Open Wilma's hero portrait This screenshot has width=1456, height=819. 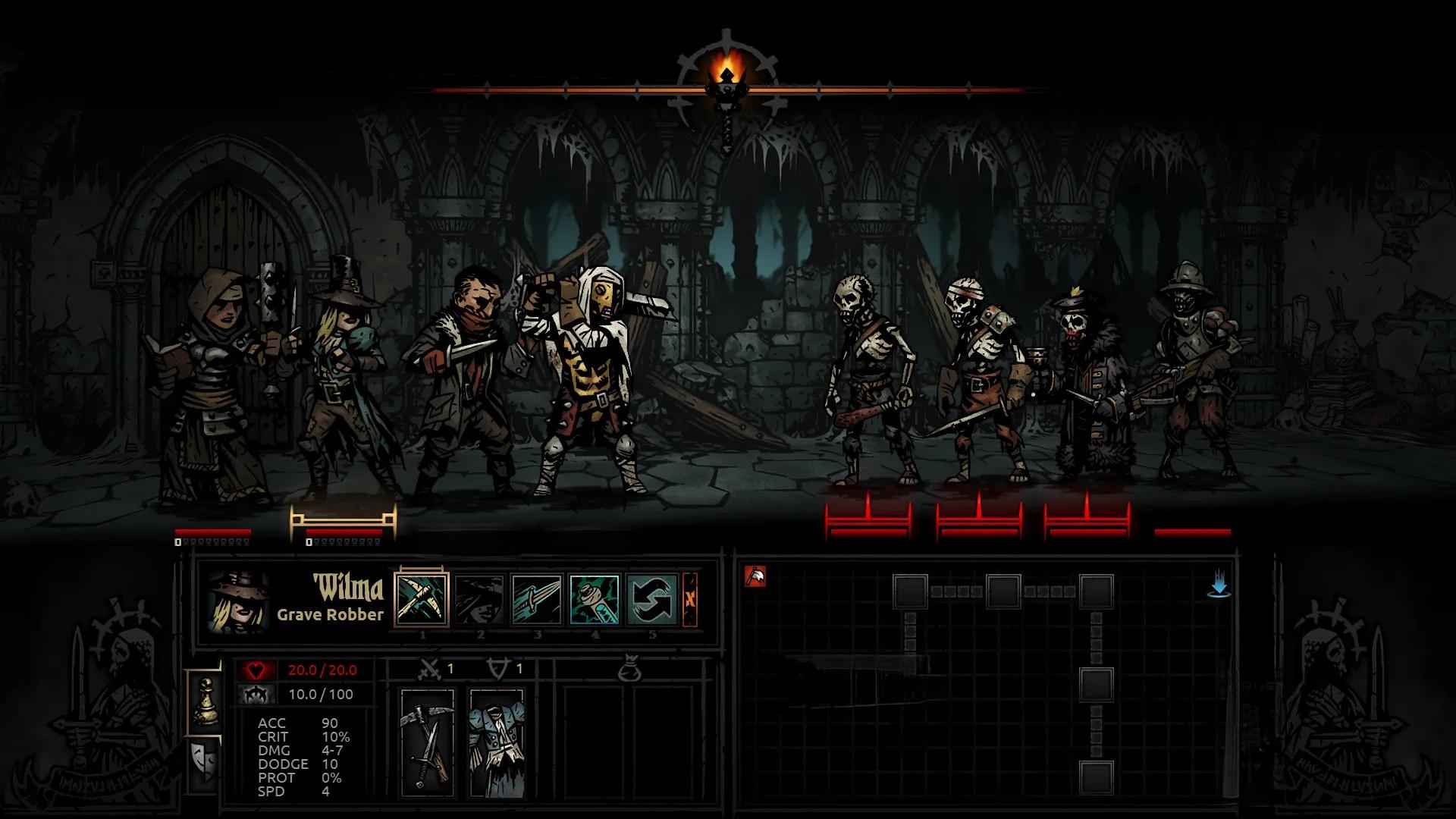238,602
